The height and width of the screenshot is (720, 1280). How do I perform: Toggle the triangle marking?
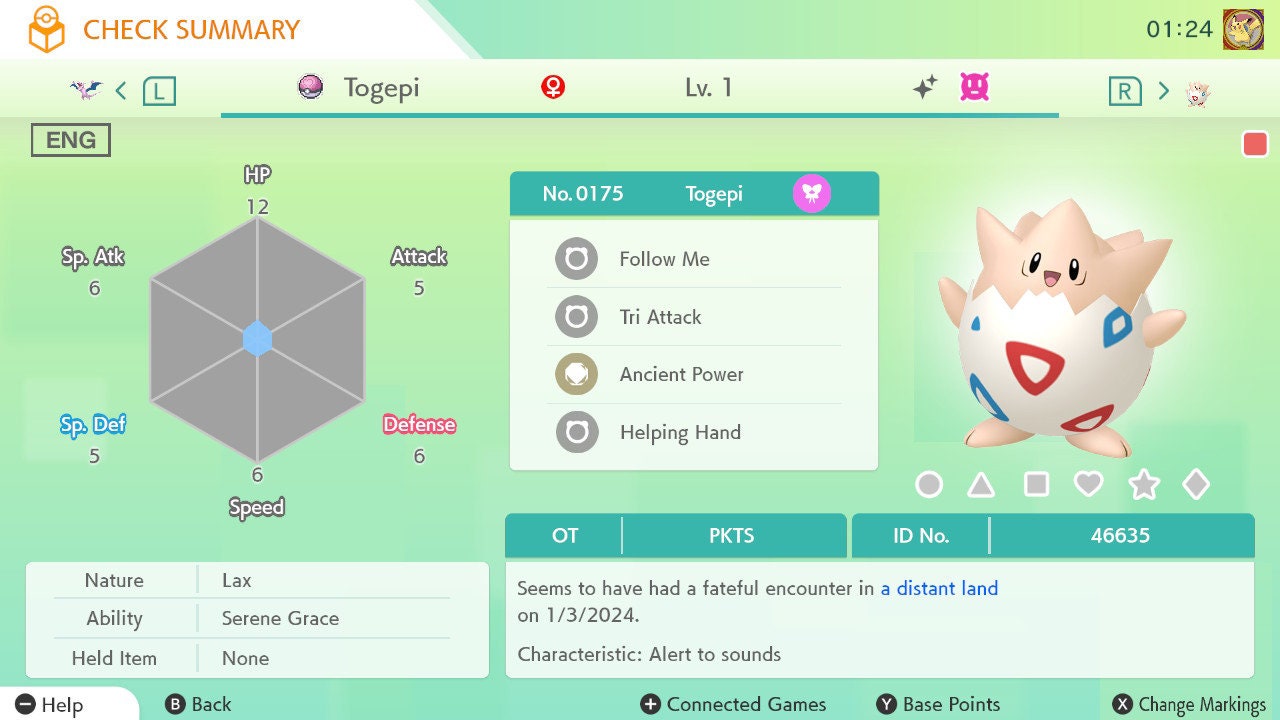coord(981,485)
